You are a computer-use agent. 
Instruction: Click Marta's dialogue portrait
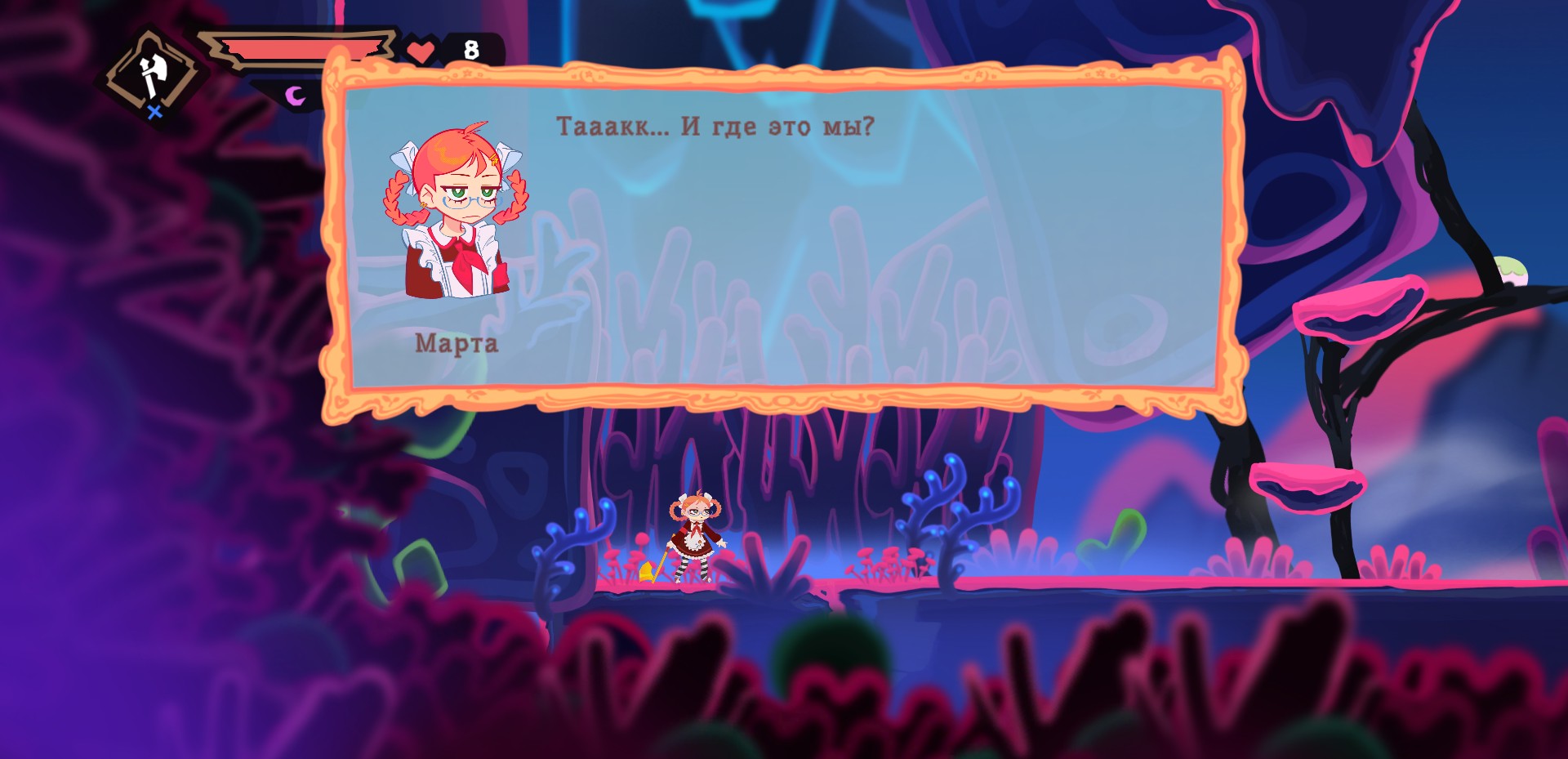pyautogui.click(x=456, y=212)
